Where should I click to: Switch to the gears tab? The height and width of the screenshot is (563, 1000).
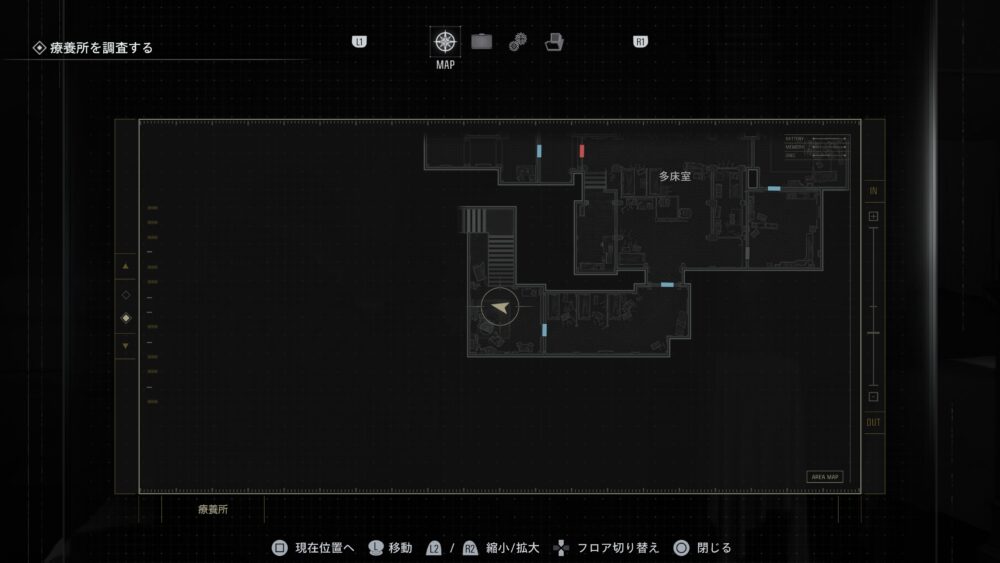coord(517,42)
